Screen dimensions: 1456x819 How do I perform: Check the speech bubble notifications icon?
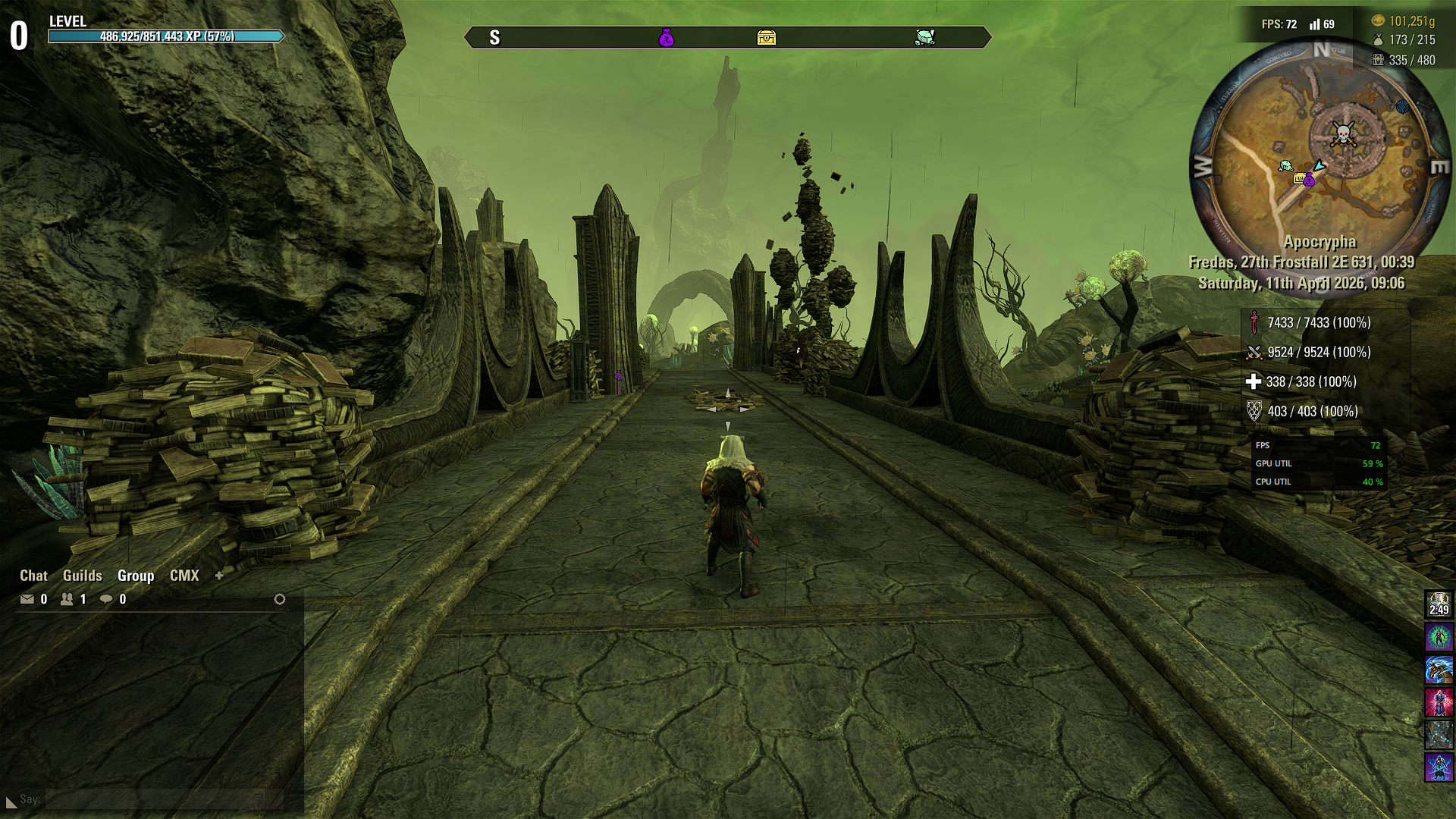[x=106, y=600]
